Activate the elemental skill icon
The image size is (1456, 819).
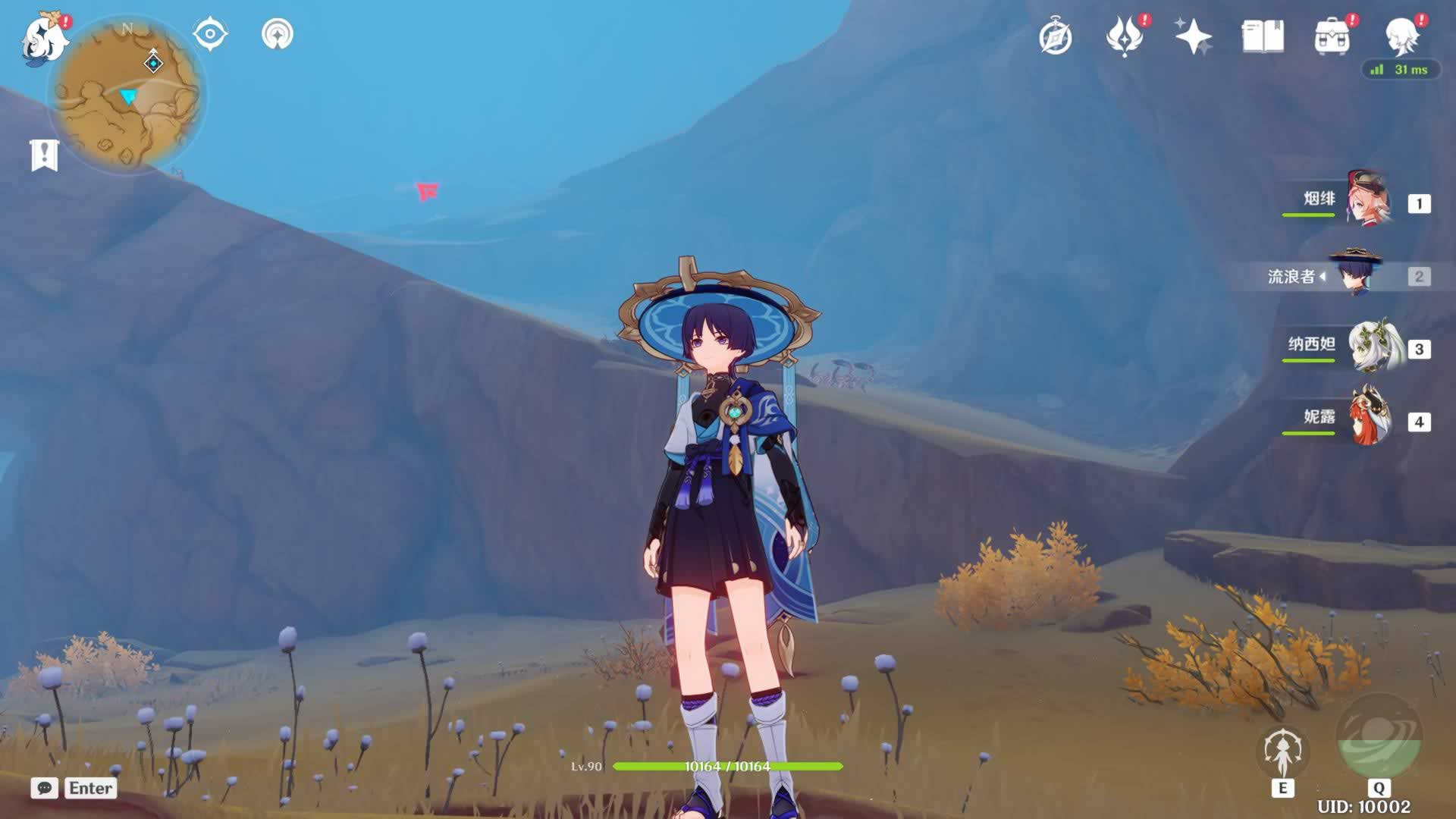tap(1282, 752)
